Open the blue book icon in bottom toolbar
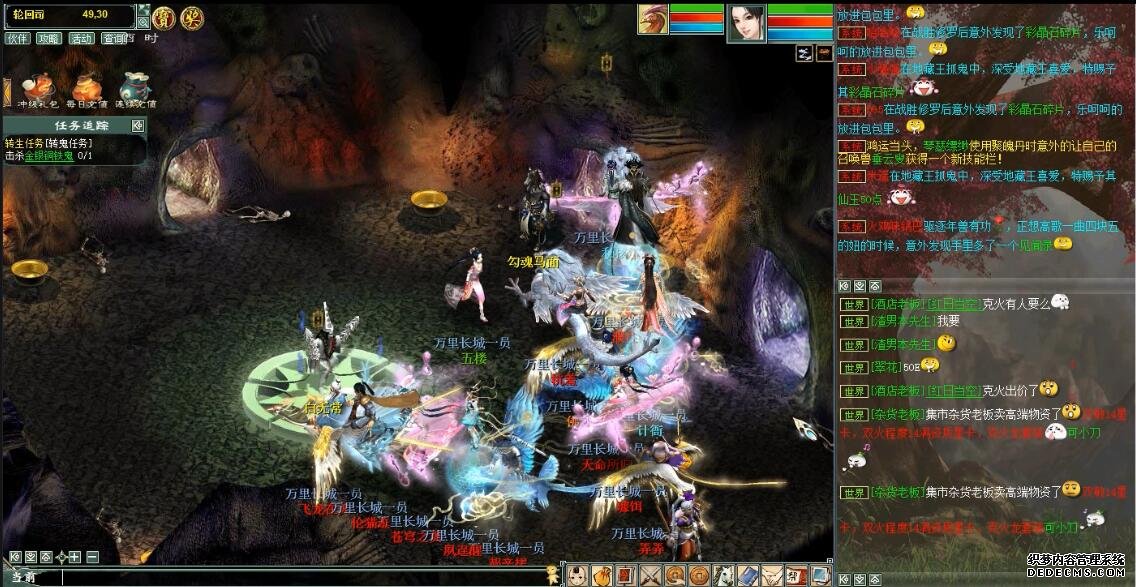The image size is (1136, 587). coord(747,575)
